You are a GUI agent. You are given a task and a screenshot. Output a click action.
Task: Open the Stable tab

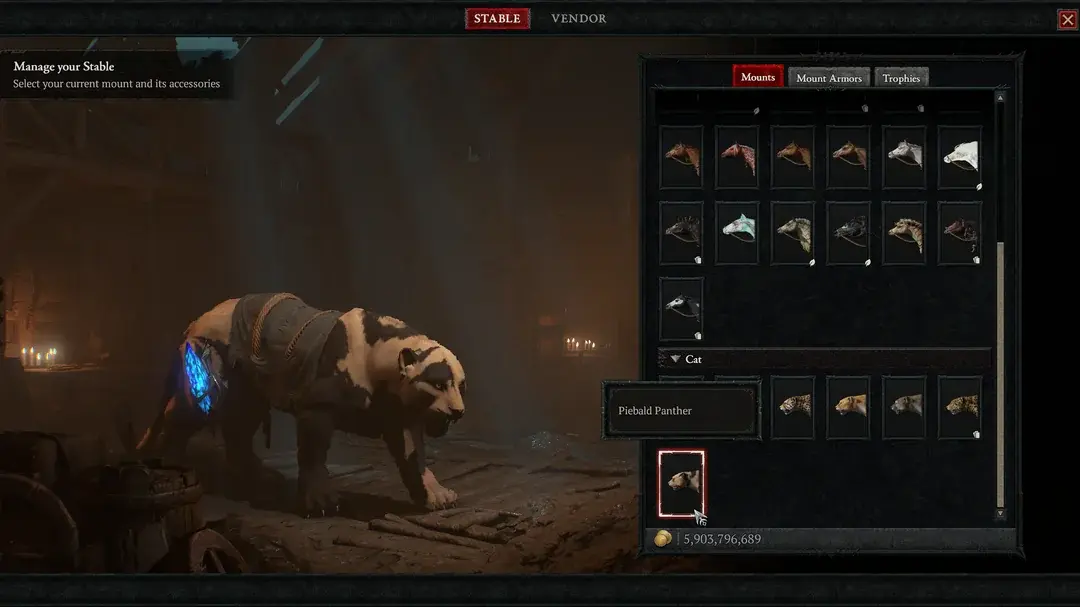(497, 19)
